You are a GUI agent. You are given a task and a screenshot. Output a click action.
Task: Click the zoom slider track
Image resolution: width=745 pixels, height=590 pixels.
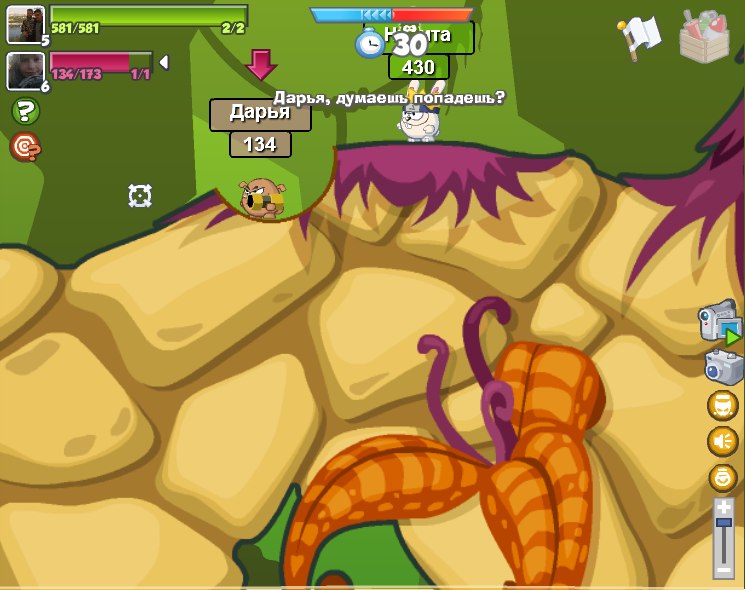[x=723, y=538]
